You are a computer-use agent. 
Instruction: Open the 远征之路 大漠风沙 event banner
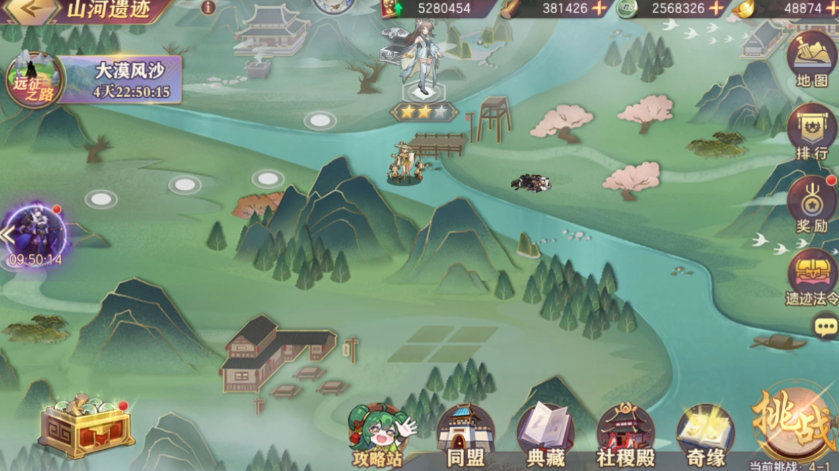pyautogui.click(x=95, y=80)
